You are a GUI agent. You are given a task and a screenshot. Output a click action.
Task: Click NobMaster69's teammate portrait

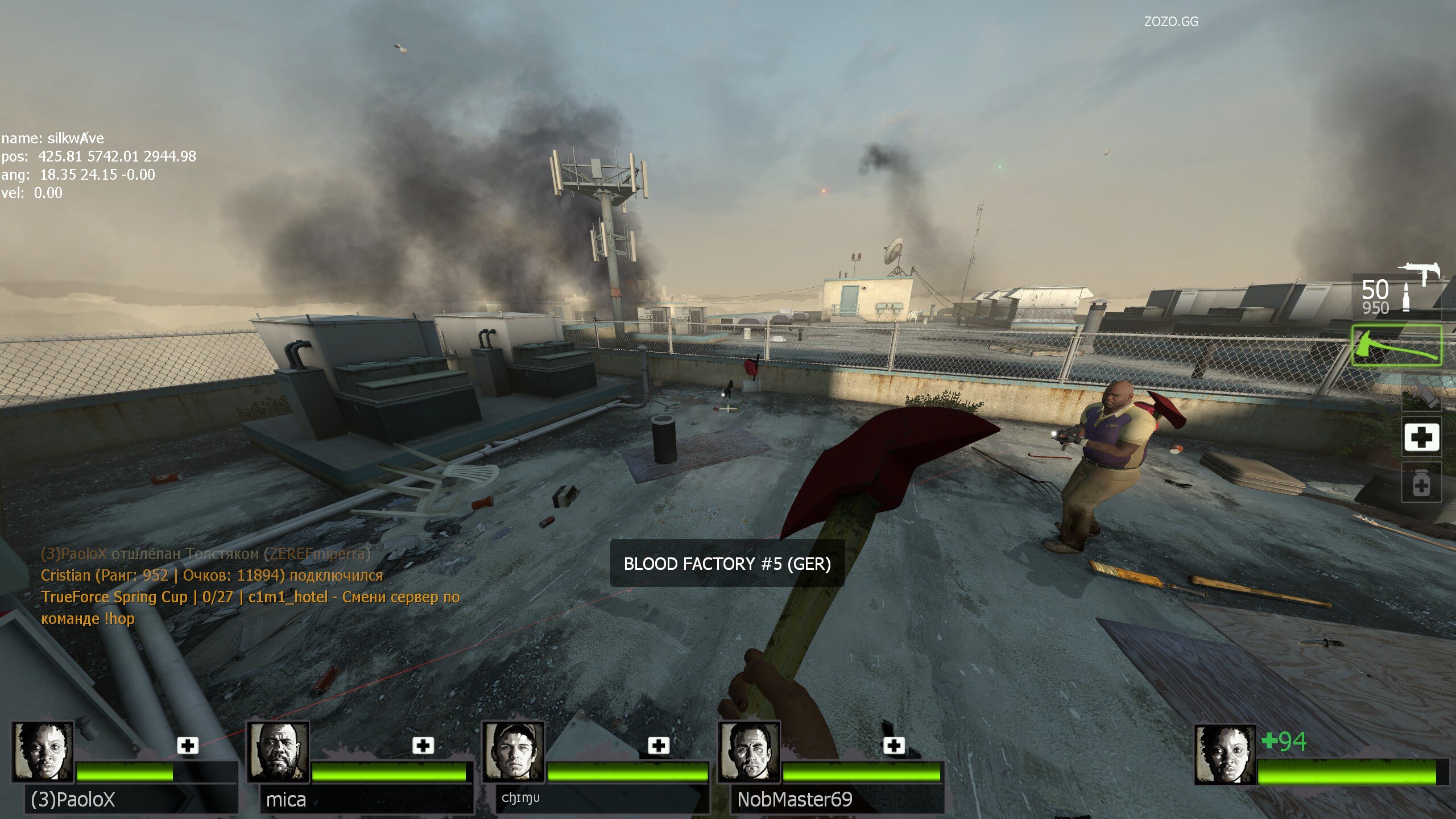(748, 752)
